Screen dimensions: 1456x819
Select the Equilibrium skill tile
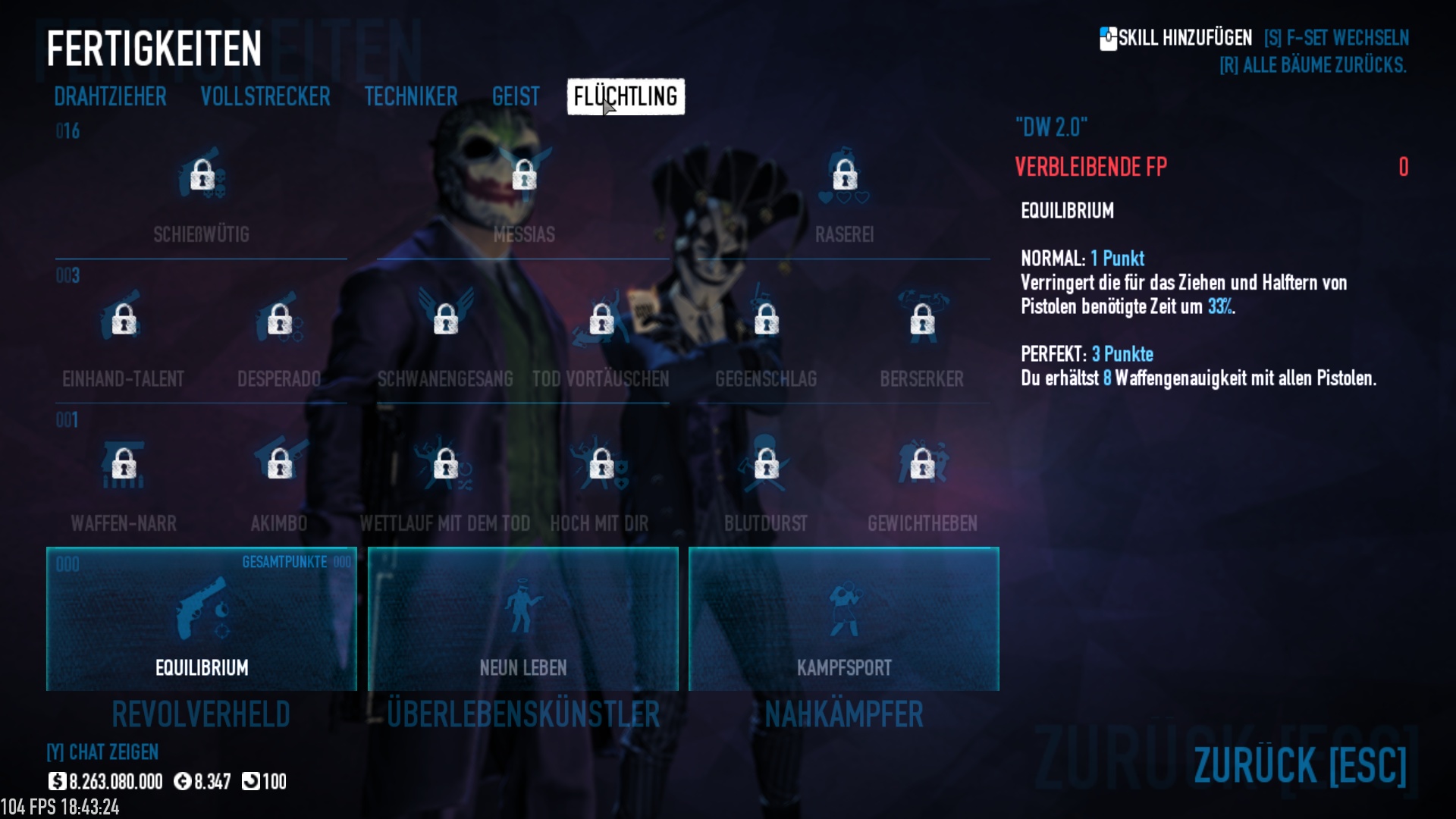[x=202, y=619]
